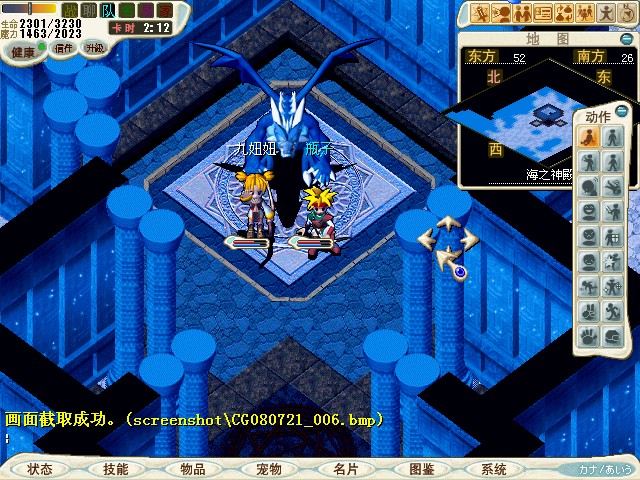Open the 名片 name card menu

(345, 468)
